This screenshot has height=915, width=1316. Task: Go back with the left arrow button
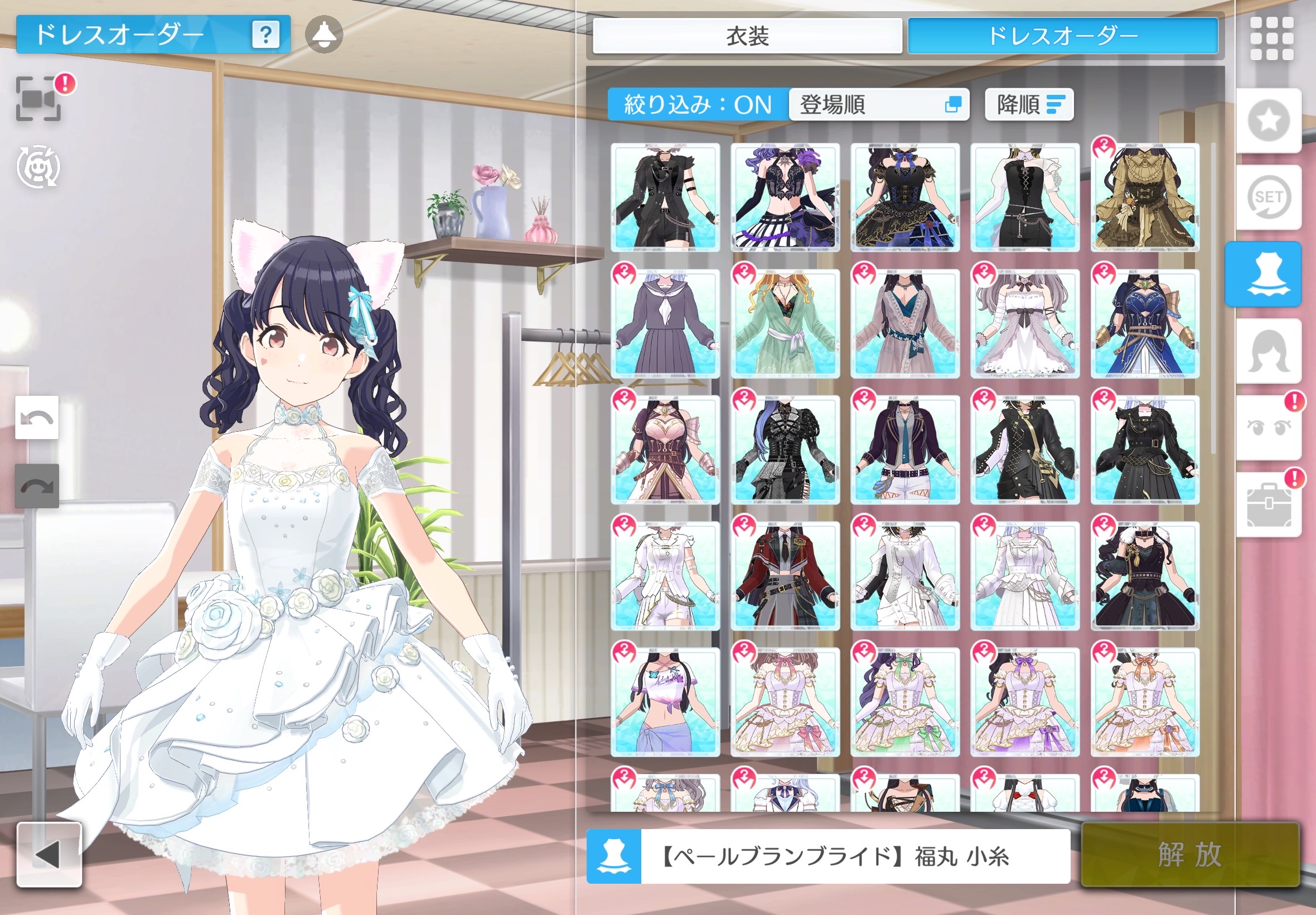point(49,855)
